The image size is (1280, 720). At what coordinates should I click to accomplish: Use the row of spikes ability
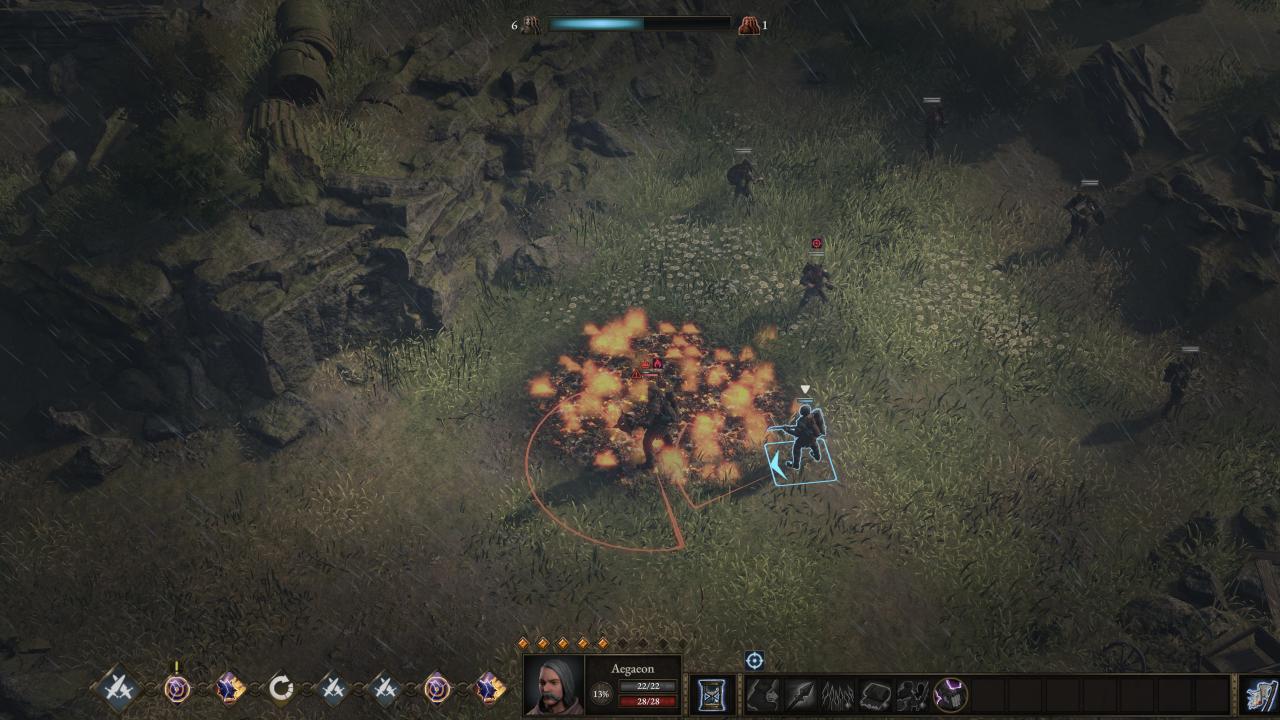click(x=838, y=694)
